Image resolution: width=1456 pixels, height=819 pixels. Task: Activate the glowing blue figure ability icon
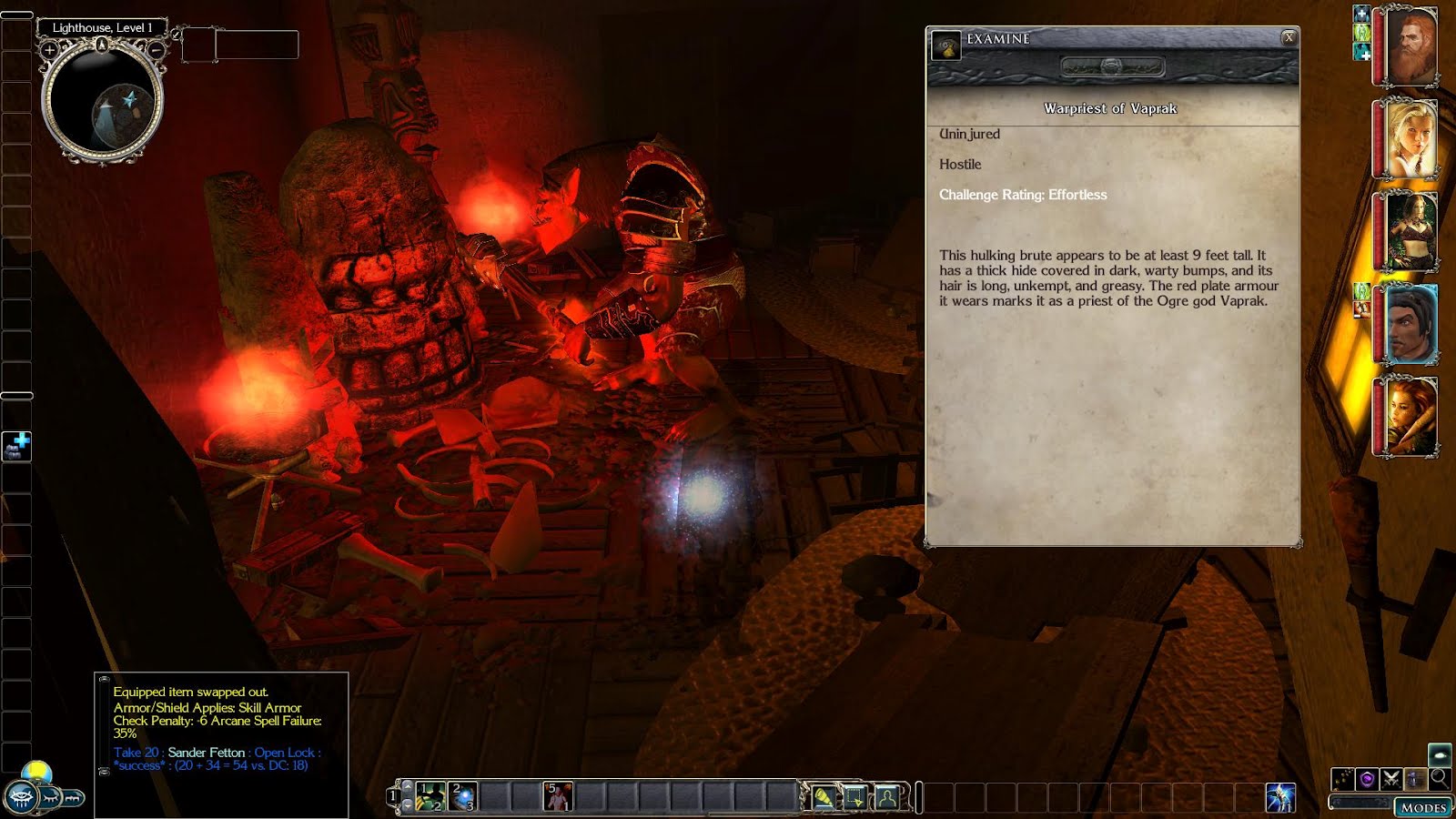[x=1280, y=797]
